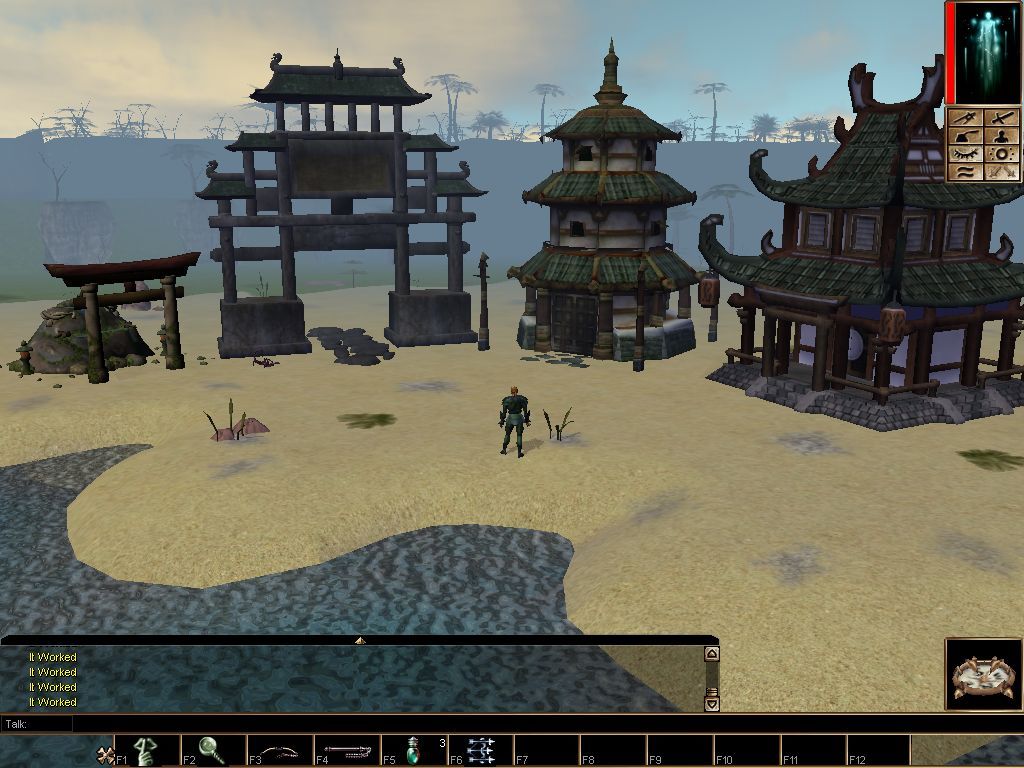Open the journal with the quill button

966,137
